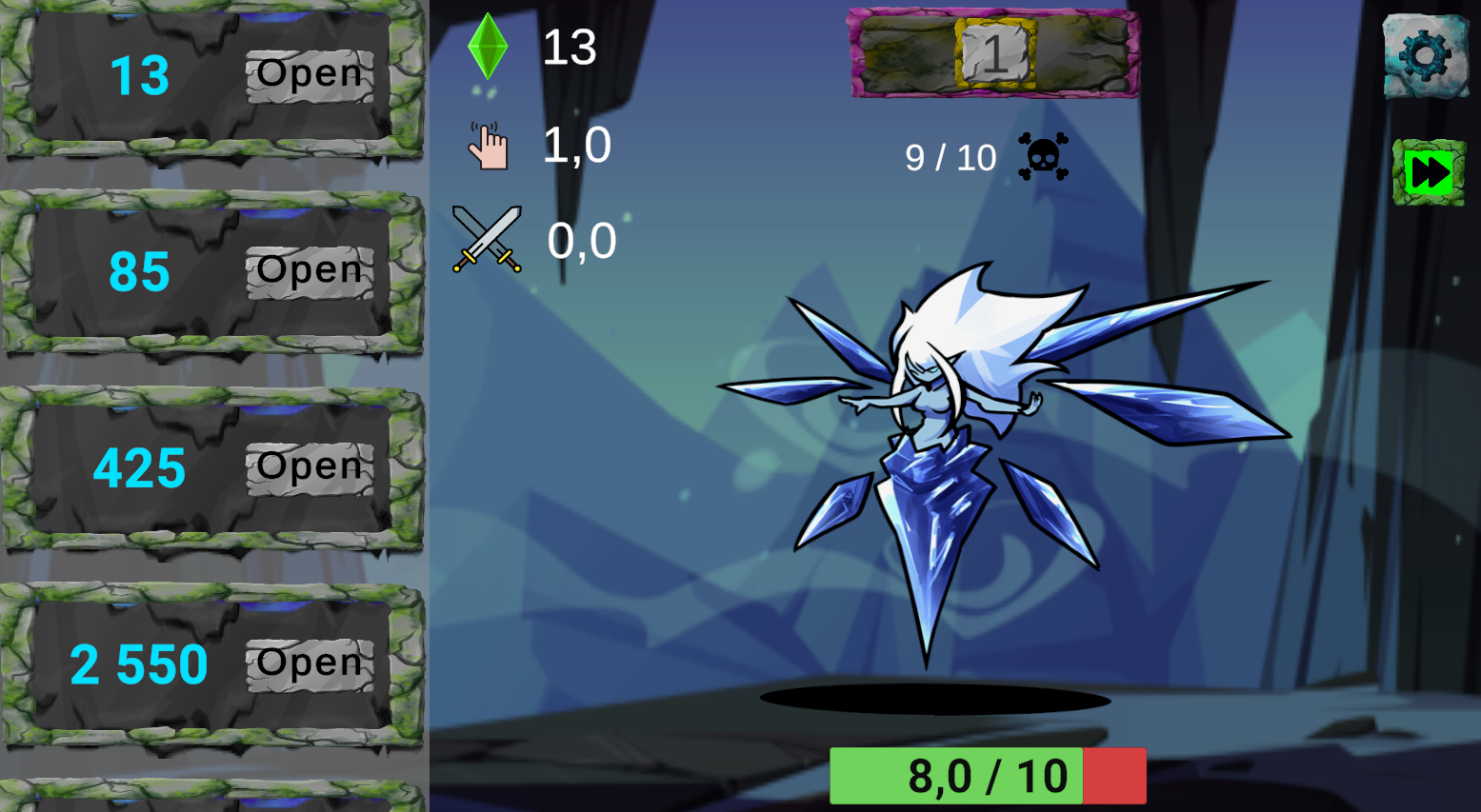This screenshot has width=1481, height=812.
Task: Click the DPS value 0,0
Action: [582, 240]
